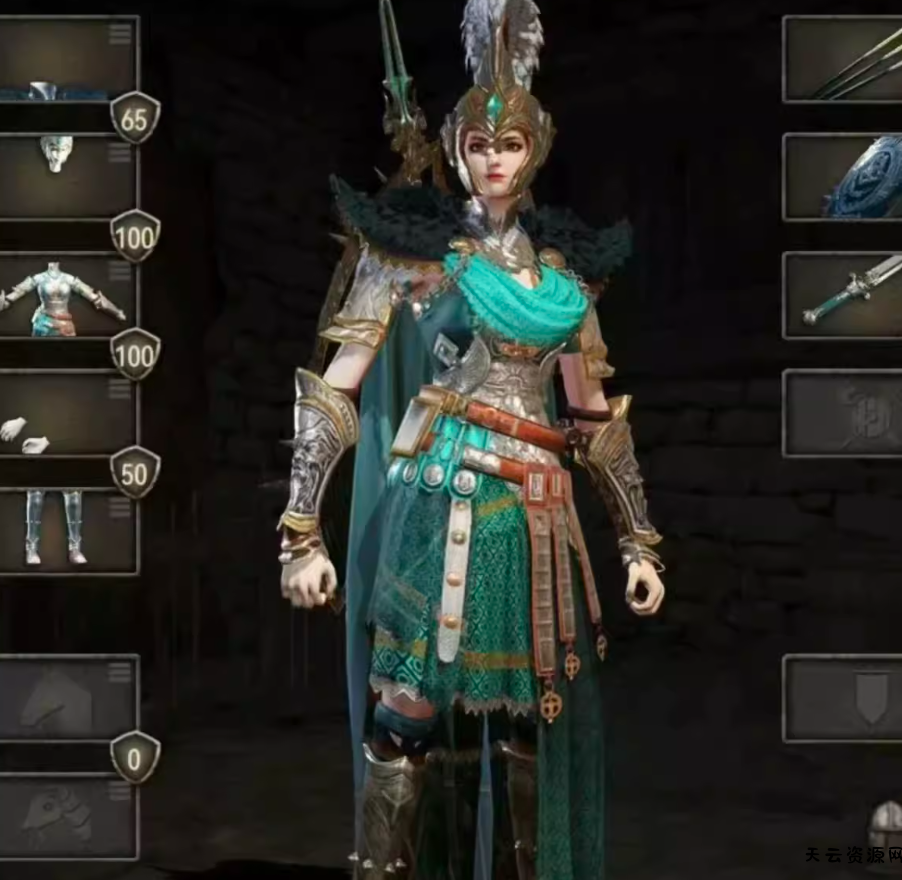902x880 pixels.
Task: Select the chest armor equipment slot
Action: coord(65,297)
